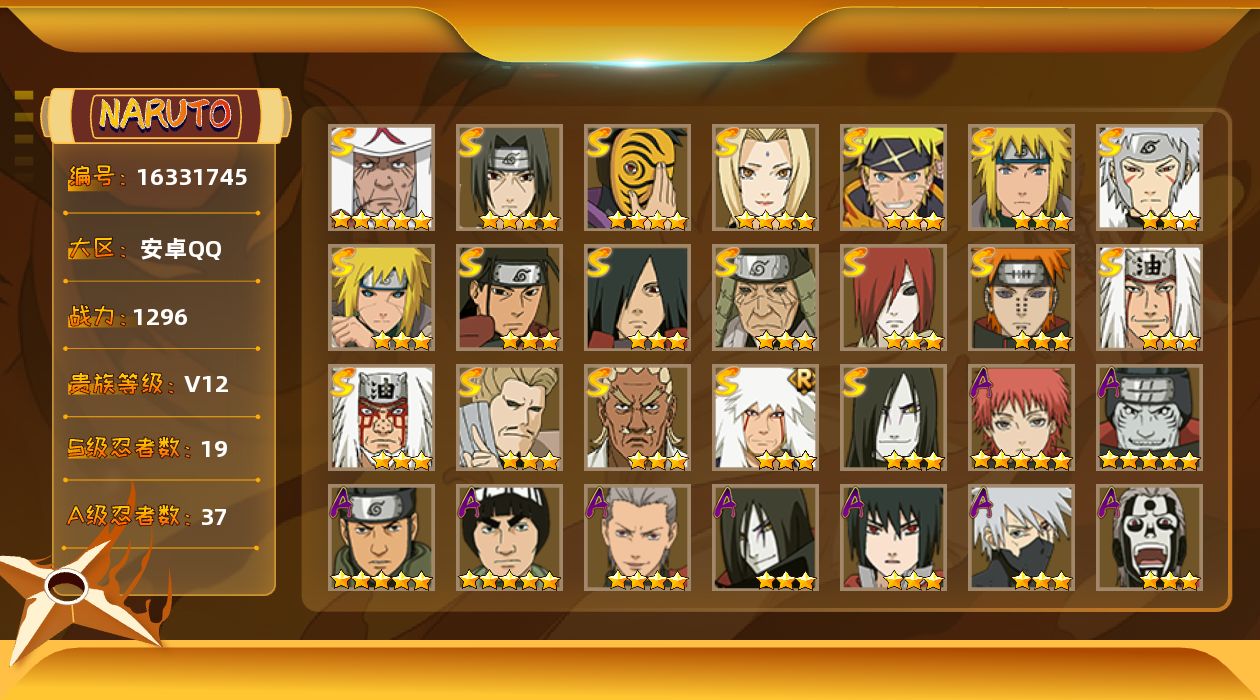
Task: Select white-haired Tobirama with face guard
Action: tap(1149, 177)
